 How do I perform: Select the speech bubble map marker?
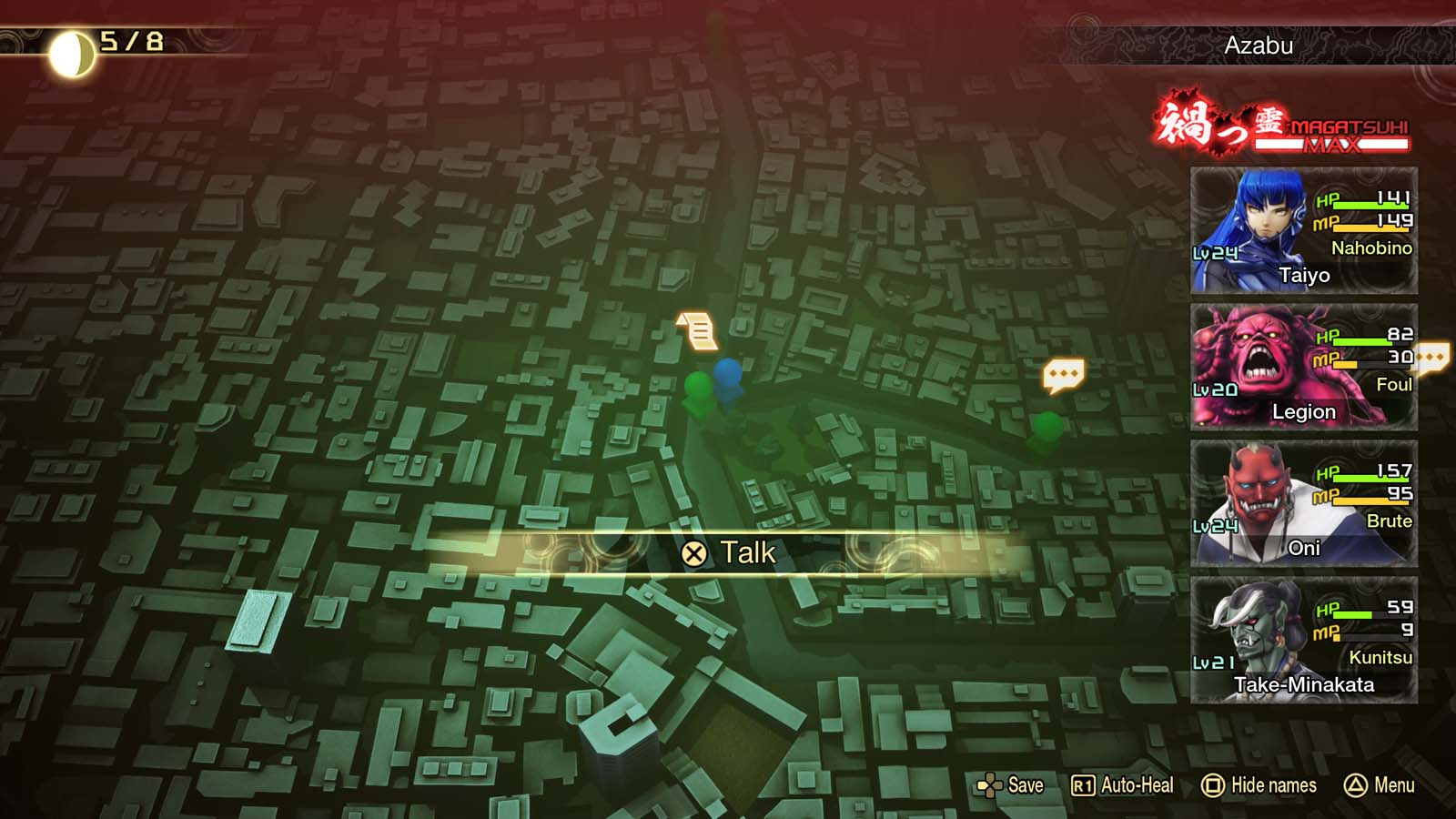click(1063, 374)
